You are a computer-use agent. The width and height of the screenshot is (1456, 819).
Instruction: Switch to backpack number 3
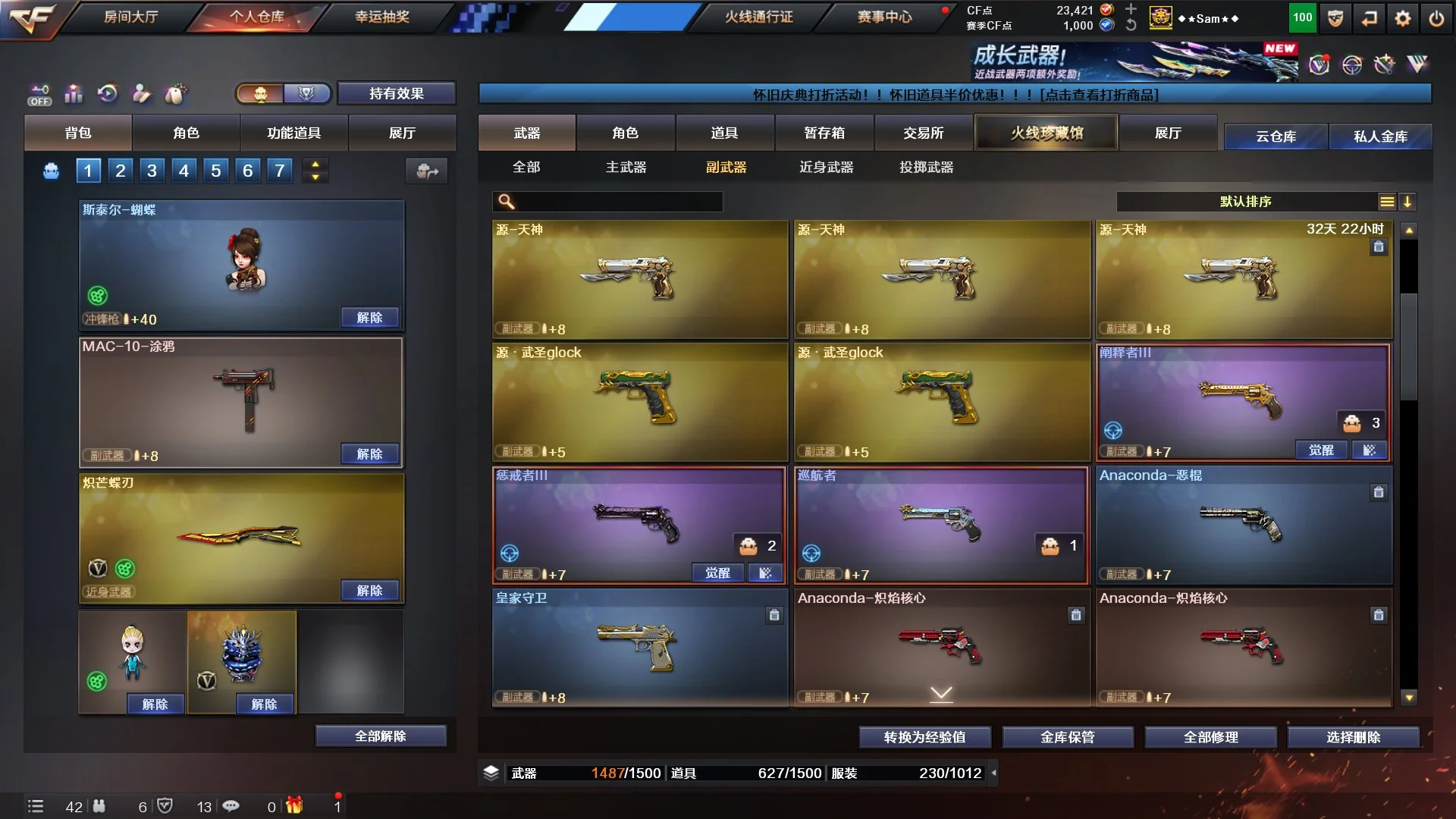tap(152, 171)
